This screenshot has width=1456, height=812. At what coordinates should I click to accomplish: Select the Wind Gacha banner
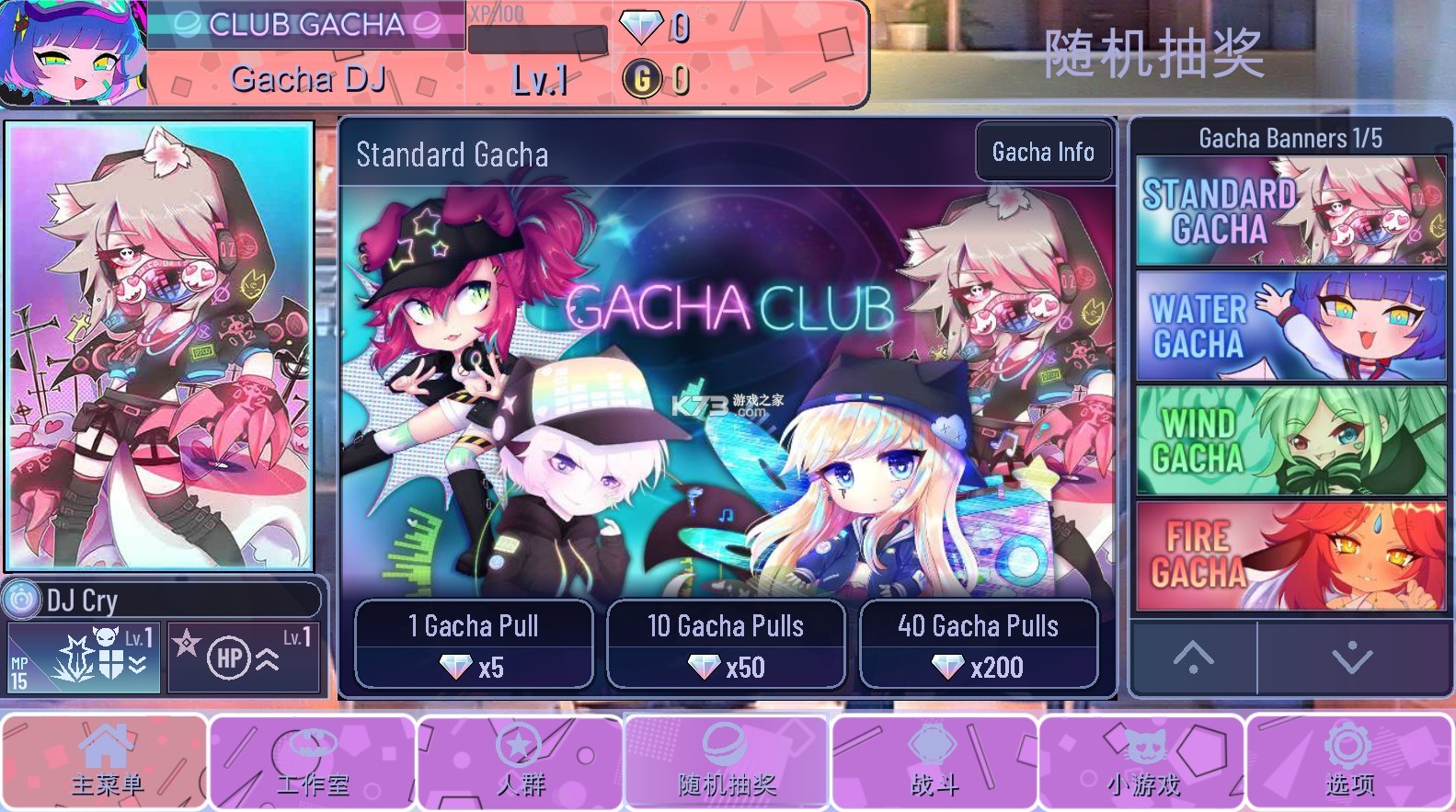click(1290, 440)
